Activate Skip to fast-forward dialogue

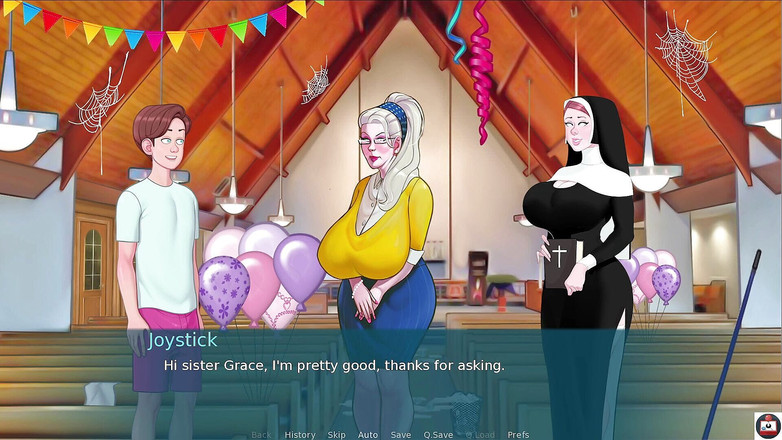tap(336, 435)
